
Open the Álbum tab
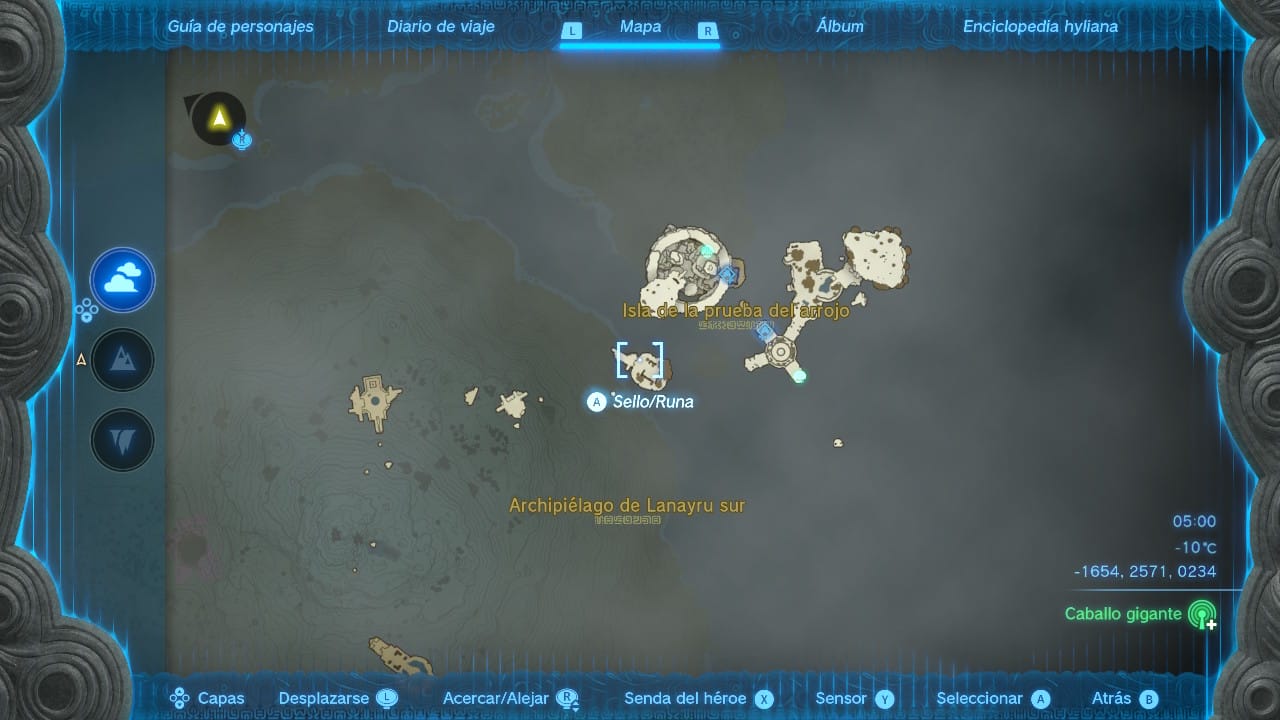[x=840, y=27]
